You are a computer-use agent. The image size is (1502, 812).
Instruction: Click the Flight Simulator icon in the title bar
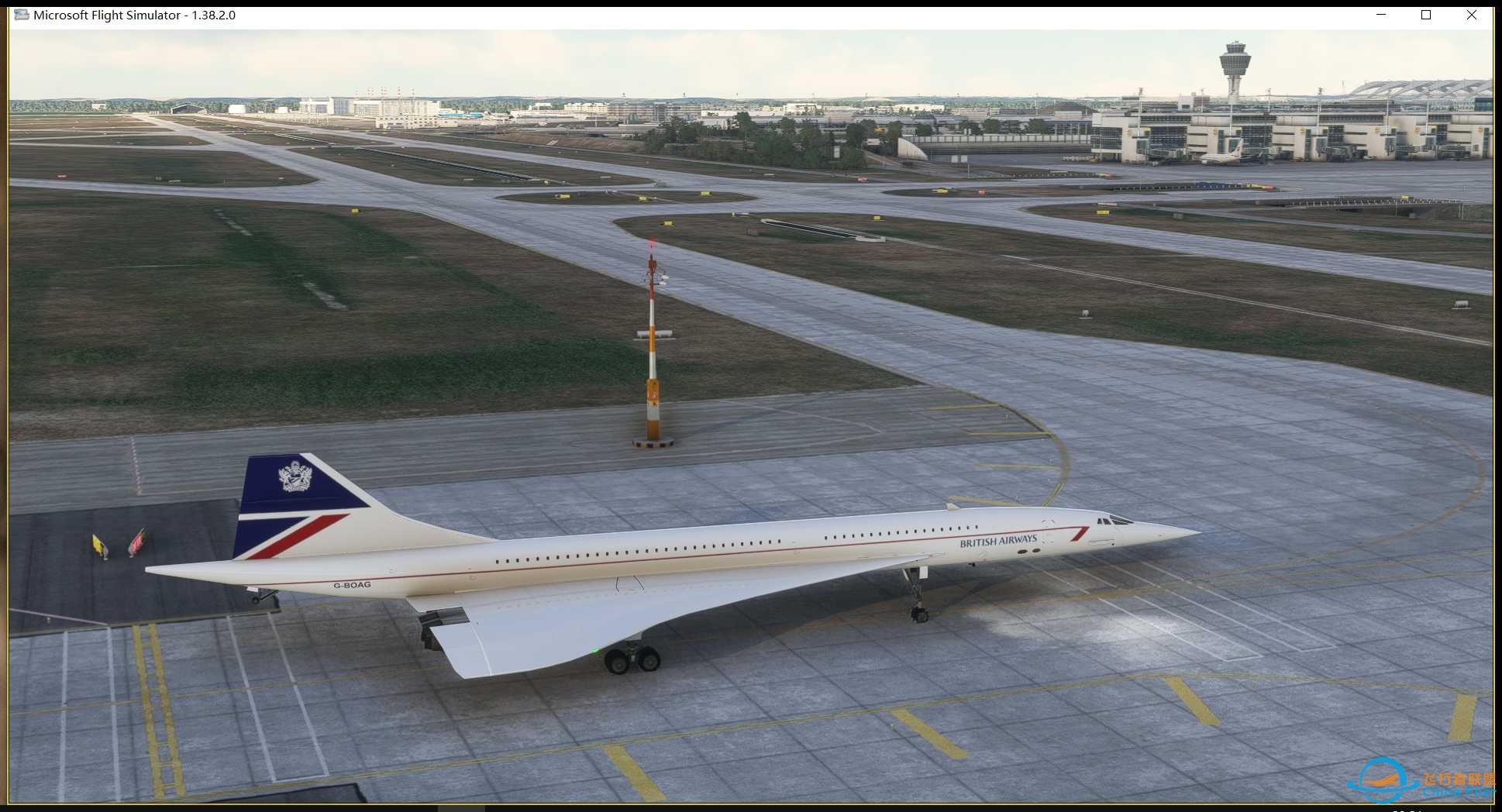point(19,15)
